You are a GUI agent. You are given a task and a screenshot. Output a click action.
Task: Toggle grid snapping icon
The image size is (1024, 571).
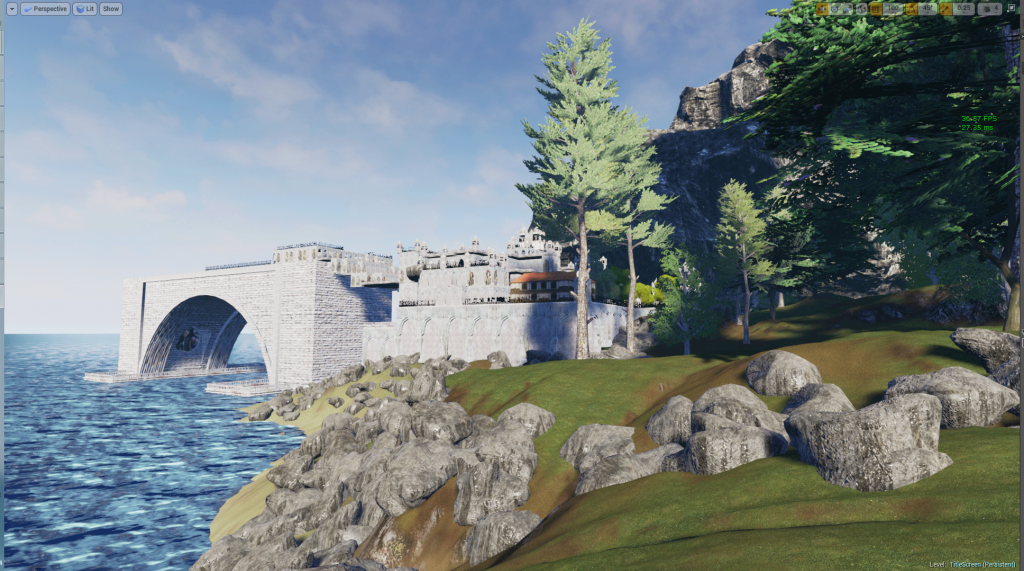[876, 9]
